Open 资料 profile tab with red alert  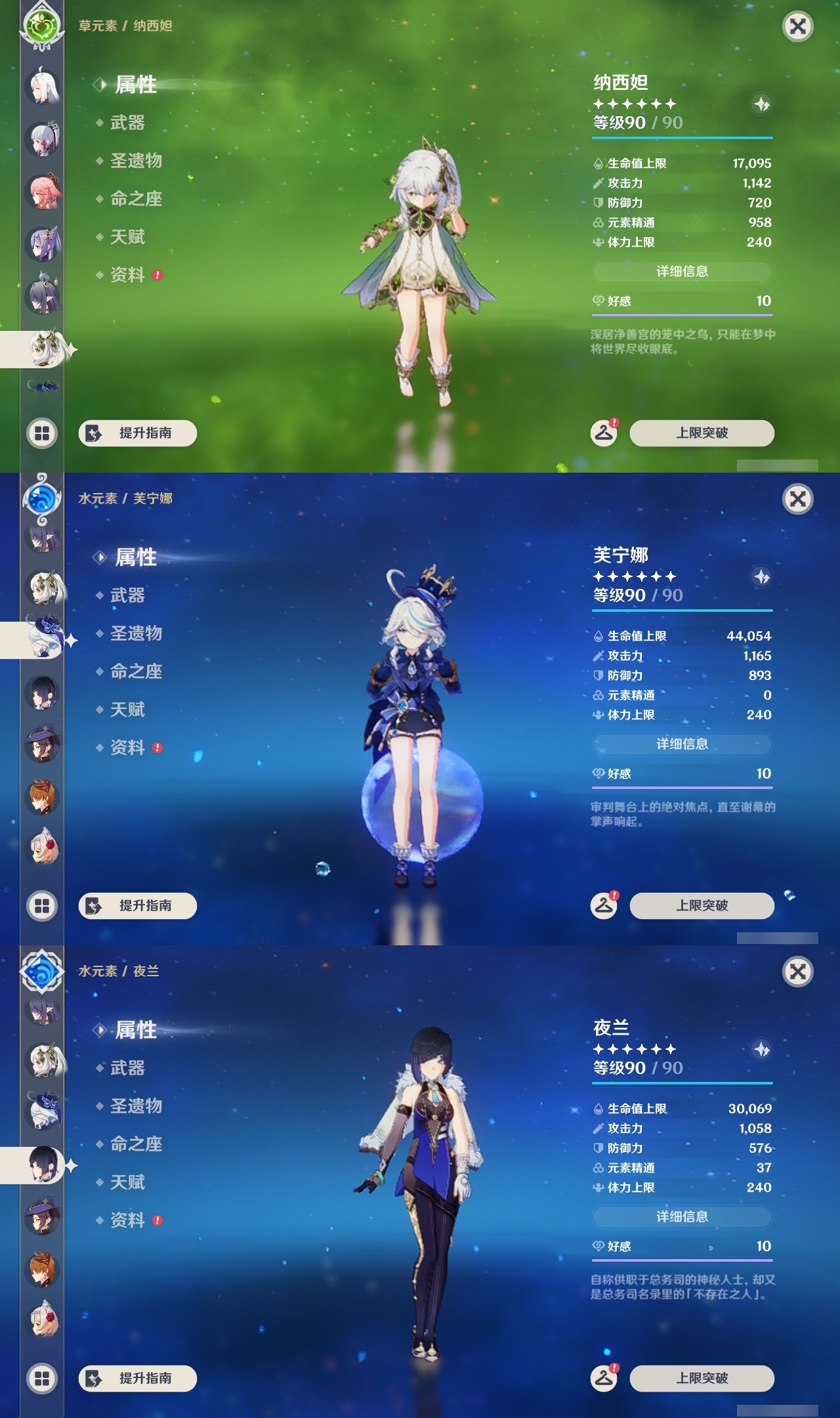click(x=129, y=275)
